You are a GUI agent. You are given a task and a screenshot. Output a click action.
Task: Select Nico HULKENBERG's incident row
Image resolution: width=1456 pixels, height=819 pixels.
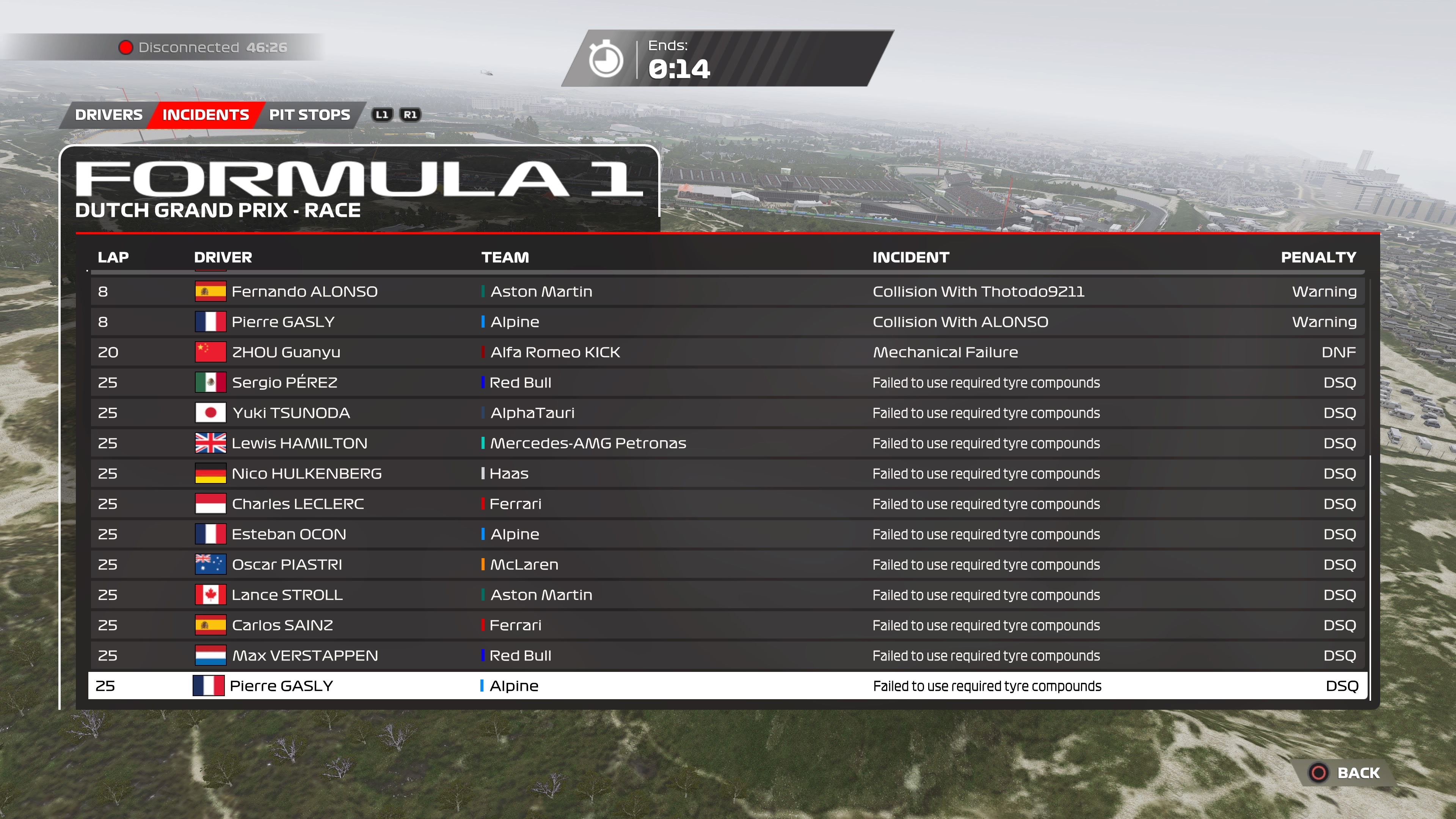pos(727,474)
